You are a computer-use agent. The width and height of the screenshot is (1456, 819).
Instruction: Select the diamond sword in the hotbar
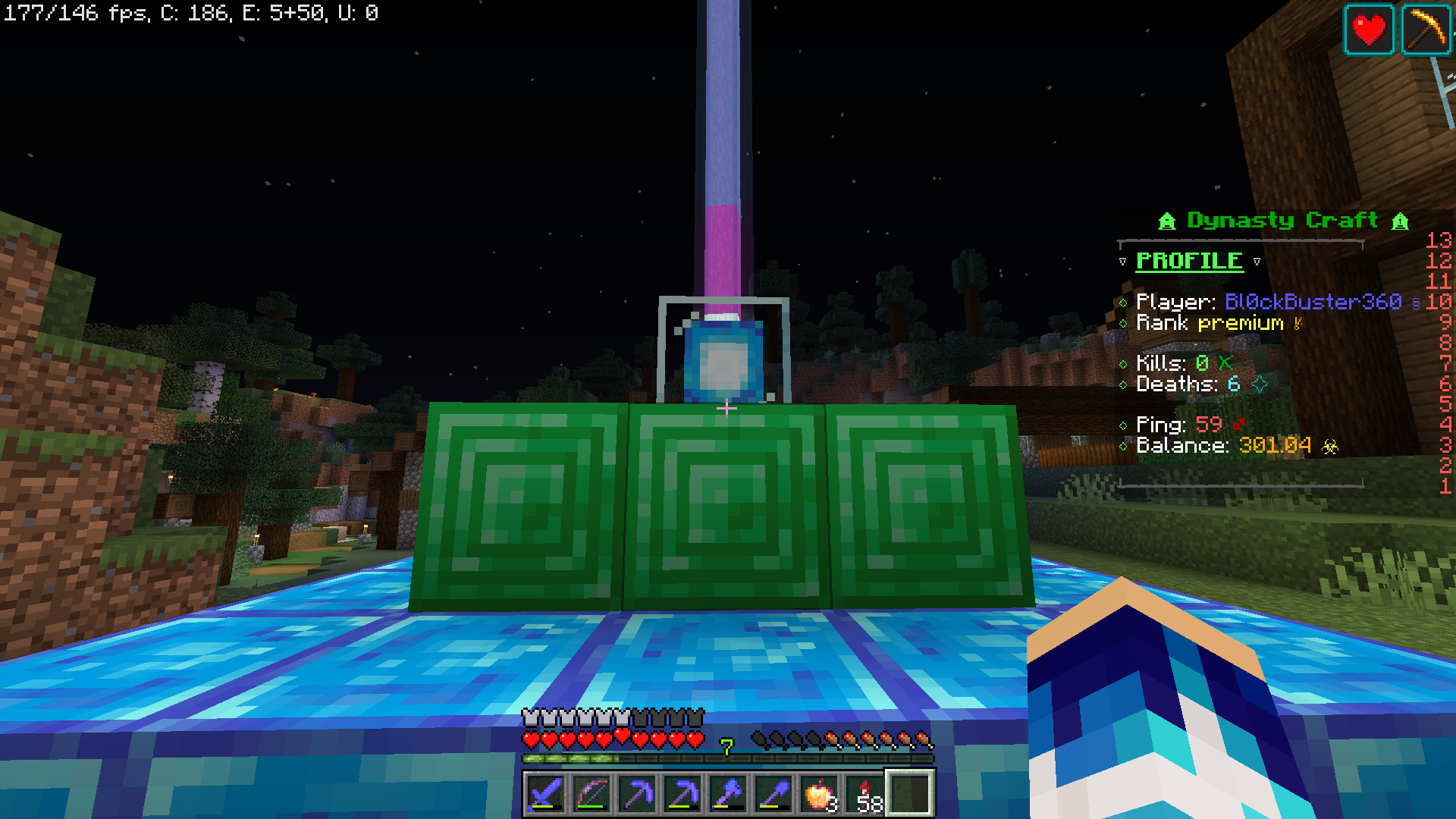pos(544,793)
